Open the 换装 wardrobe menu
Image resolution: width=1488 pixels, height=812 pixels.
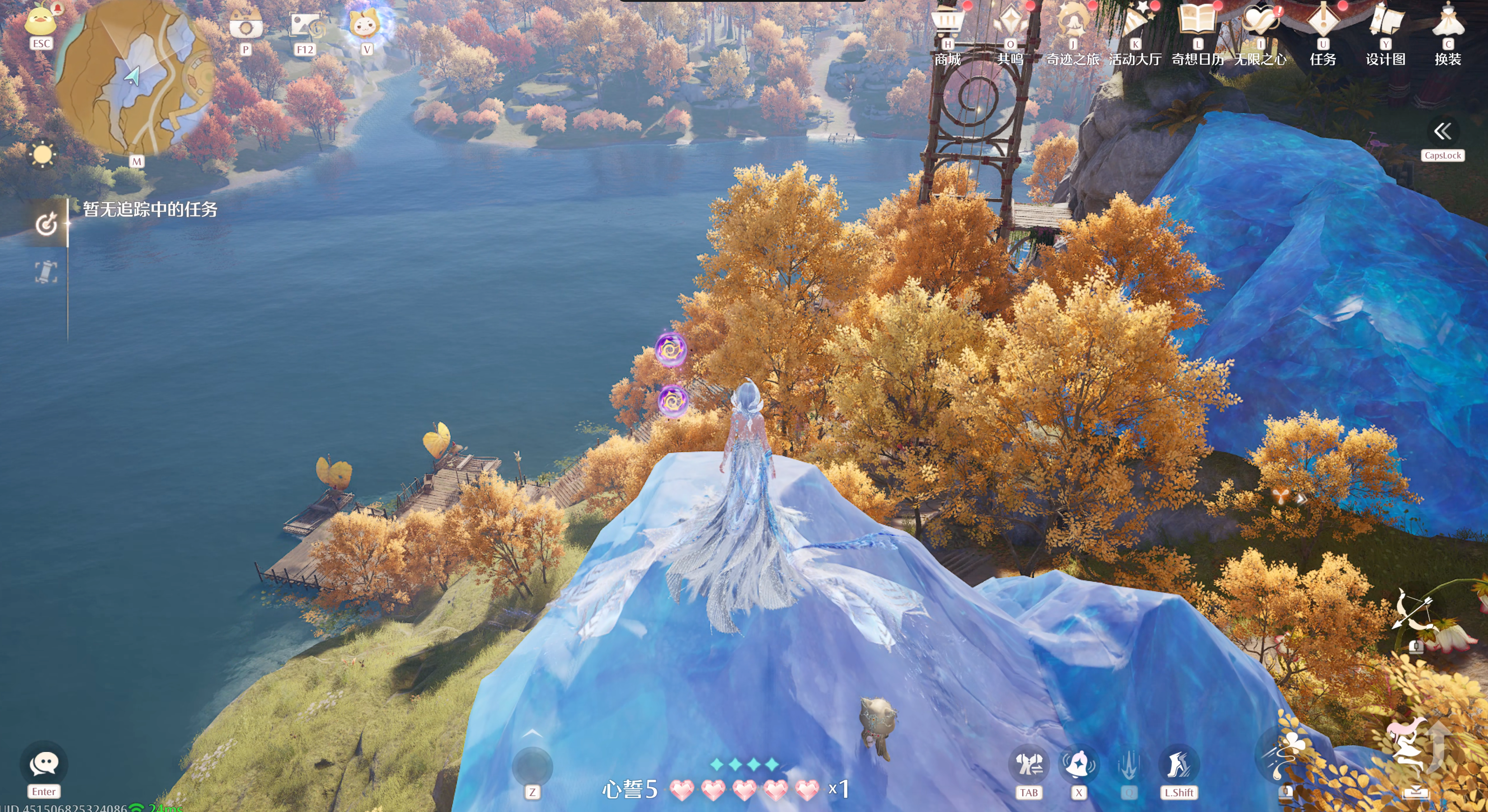pyautogui.click(x=1448, y=23)
